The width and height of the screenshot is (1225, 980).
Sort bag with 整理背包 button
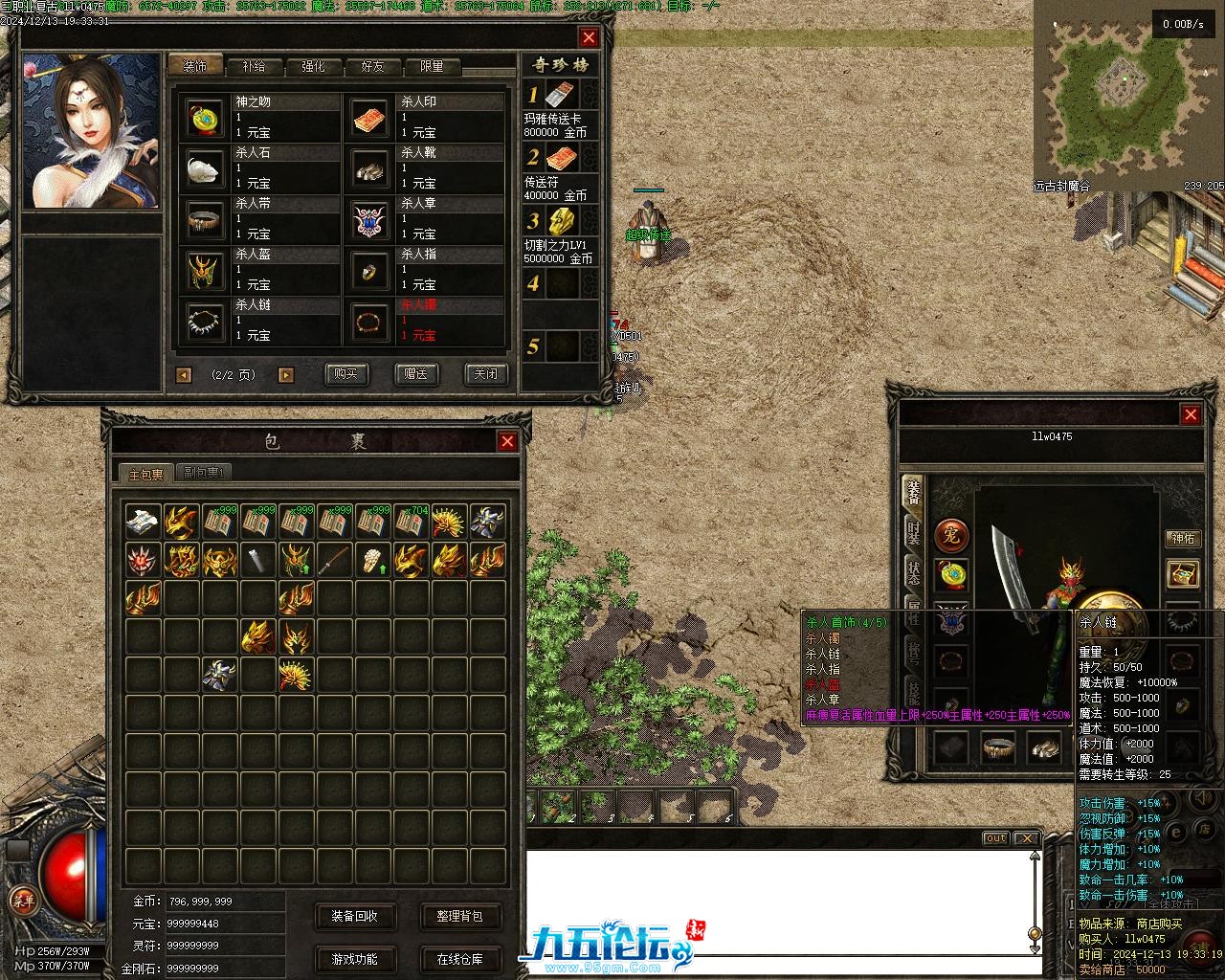459,917
